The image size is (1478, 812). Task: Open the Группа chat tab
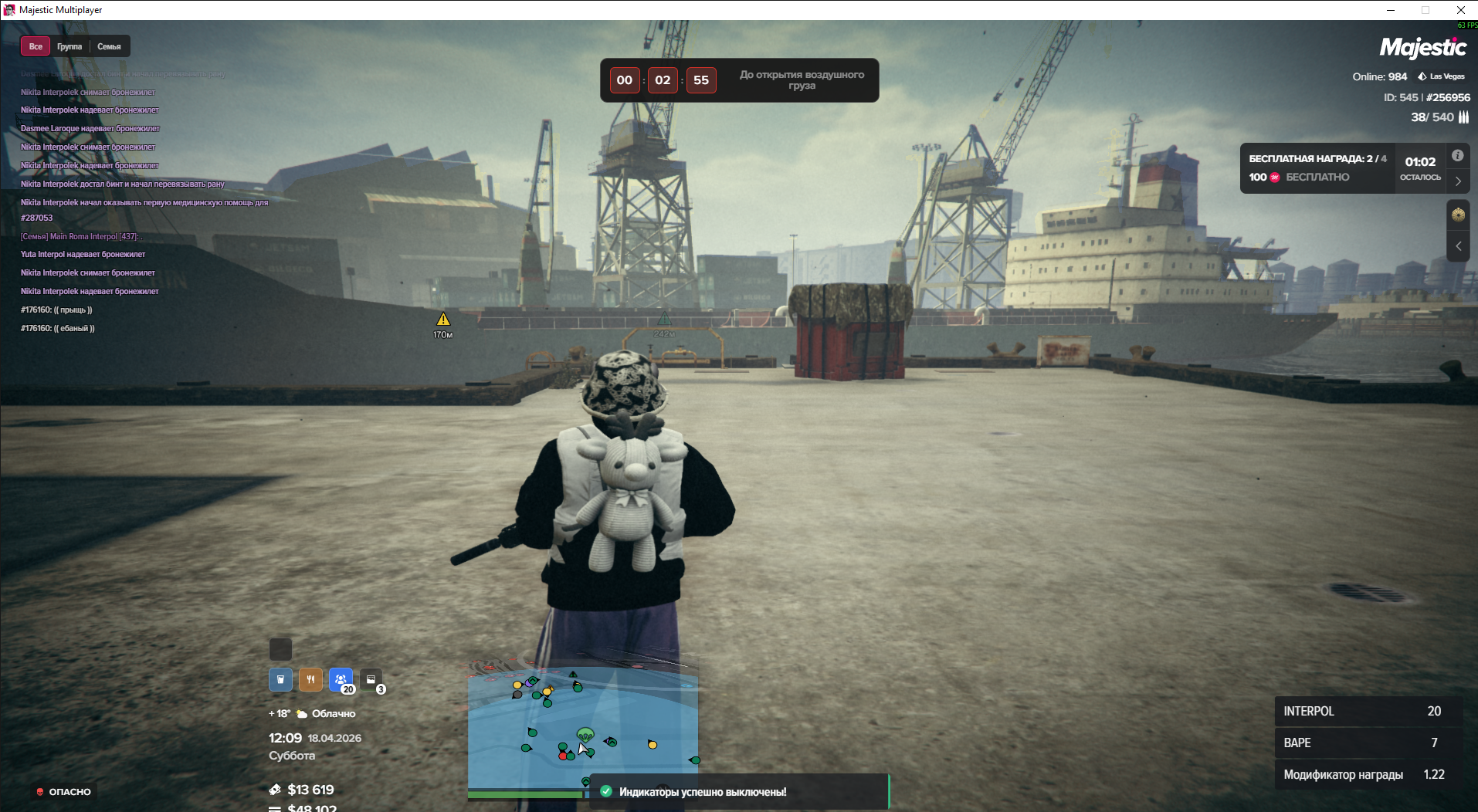tap(69, 46)
